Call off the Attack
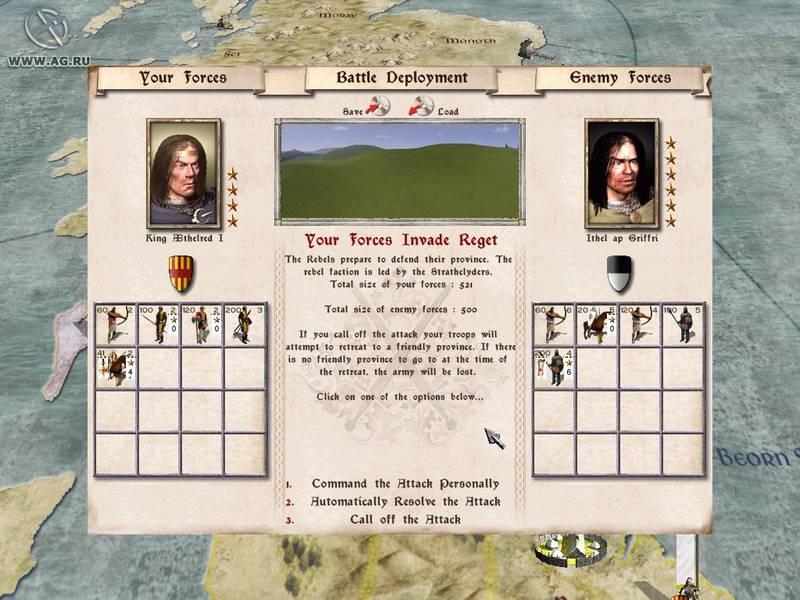Image resolution: width=800 pixels, height=600 pixels. [x=405, y=519]
